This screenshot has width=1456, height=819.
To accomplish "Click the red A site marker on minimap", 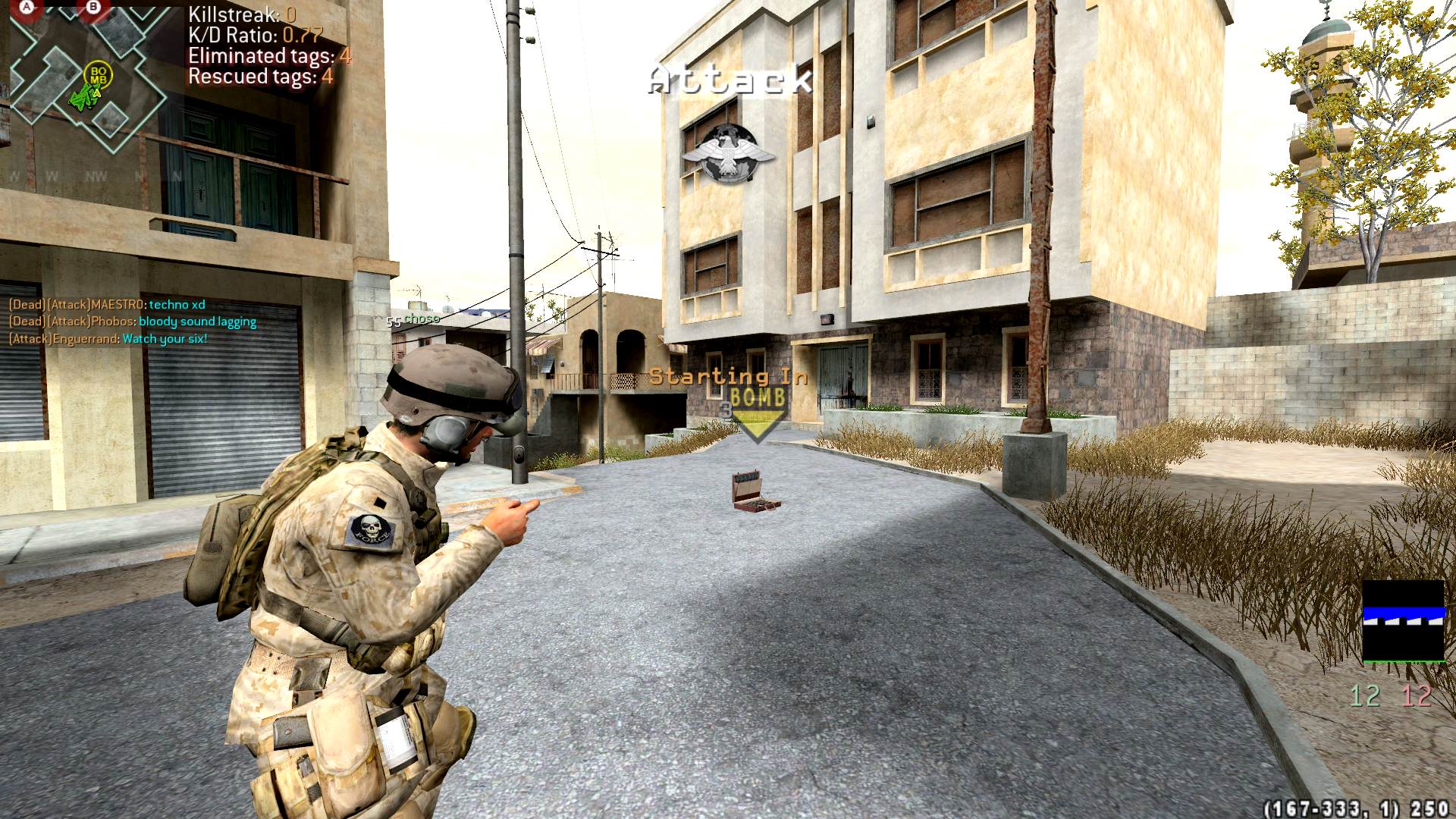I will 28,8.
